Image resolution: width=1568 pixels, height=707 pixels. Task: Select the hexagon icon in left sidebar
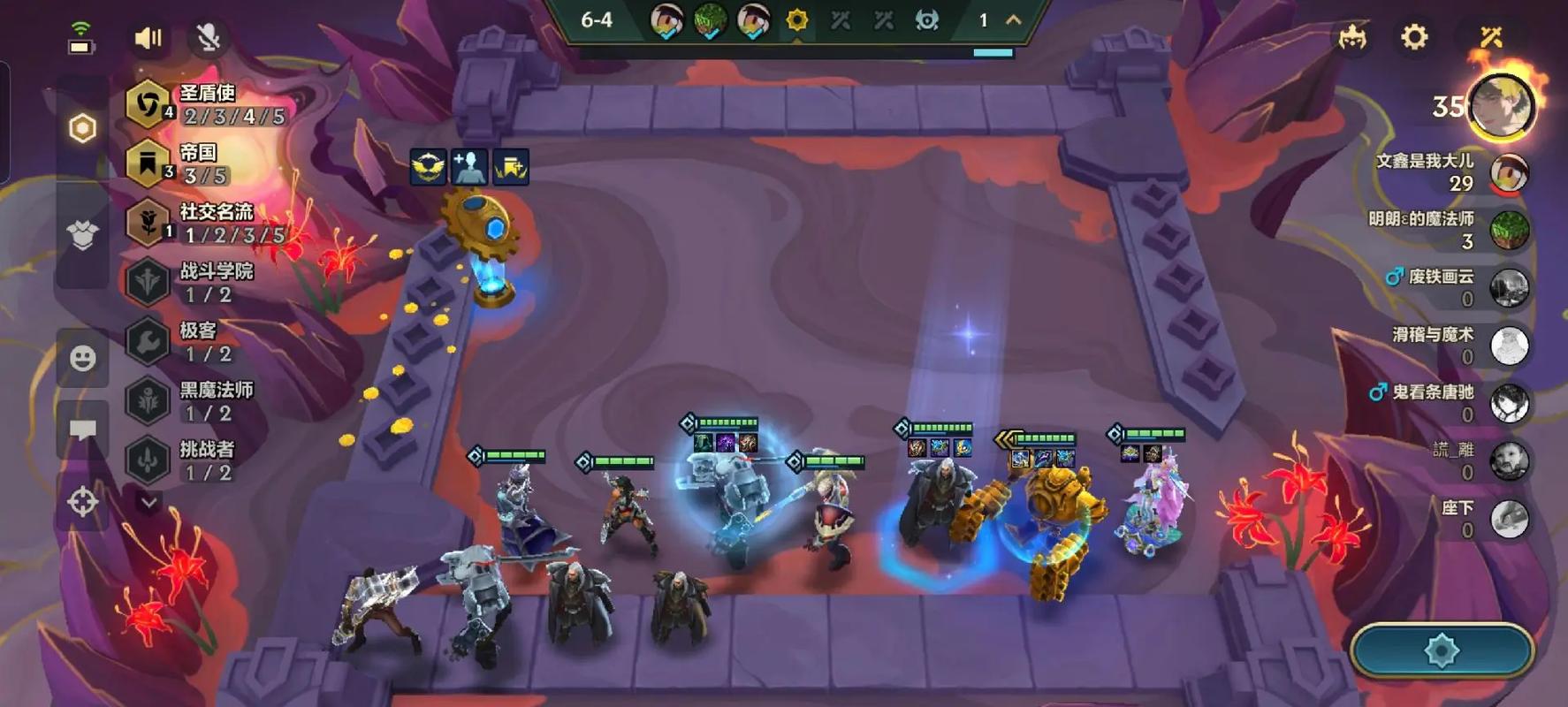(82, 129)
